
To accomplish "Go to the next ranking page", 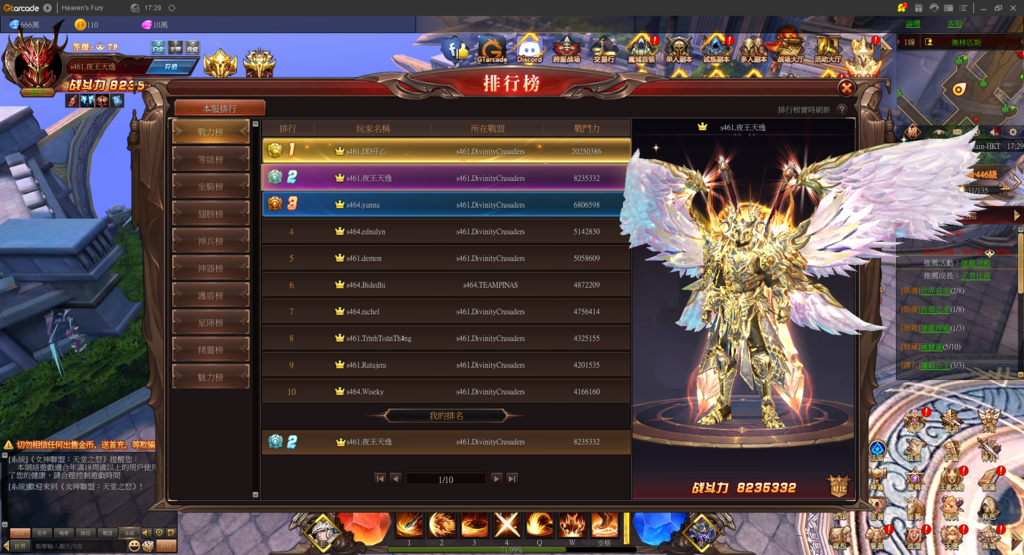I will point(496,479).
